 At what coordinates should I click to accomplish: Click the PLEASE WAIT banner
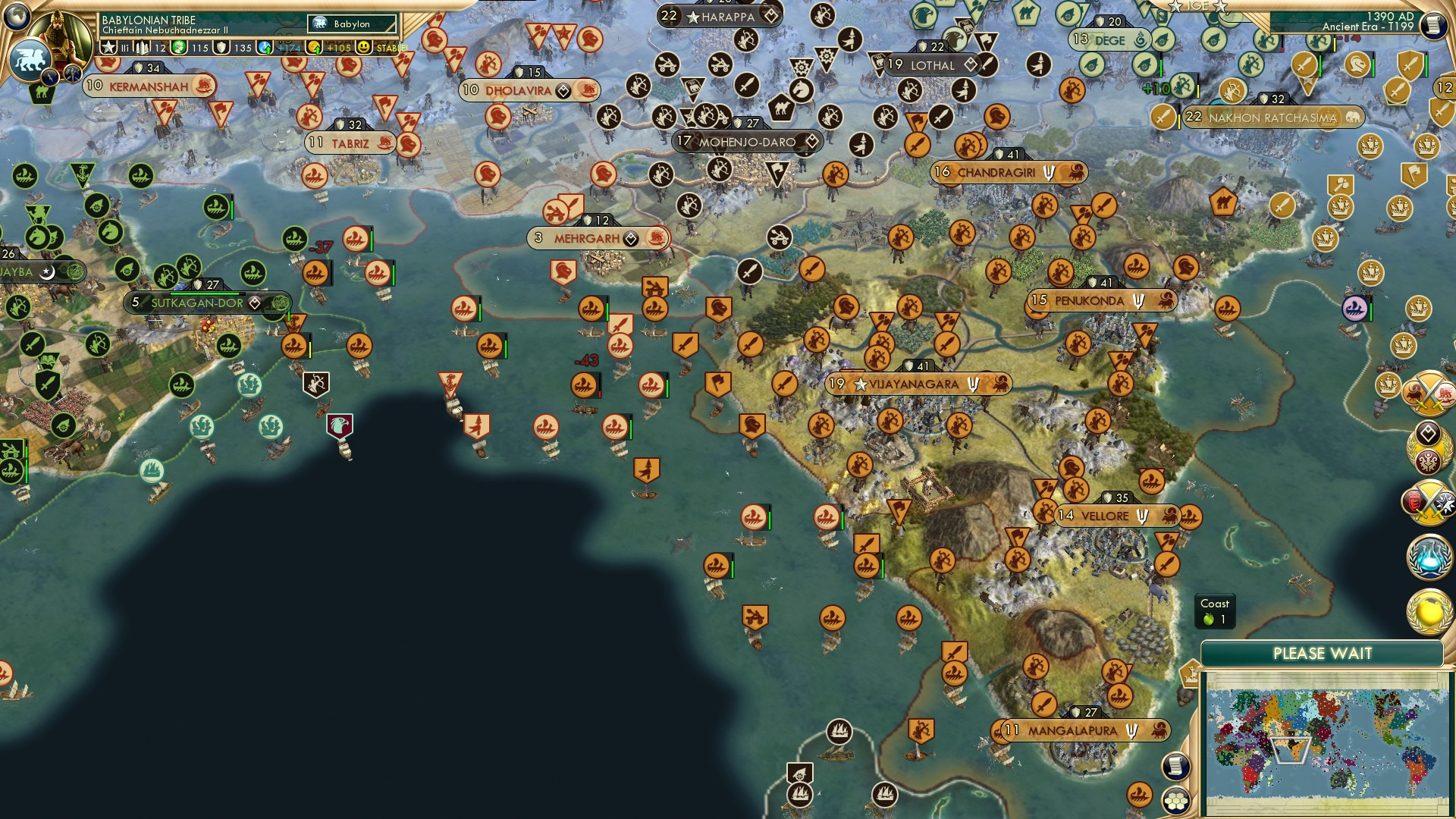tap(1324, 652)
